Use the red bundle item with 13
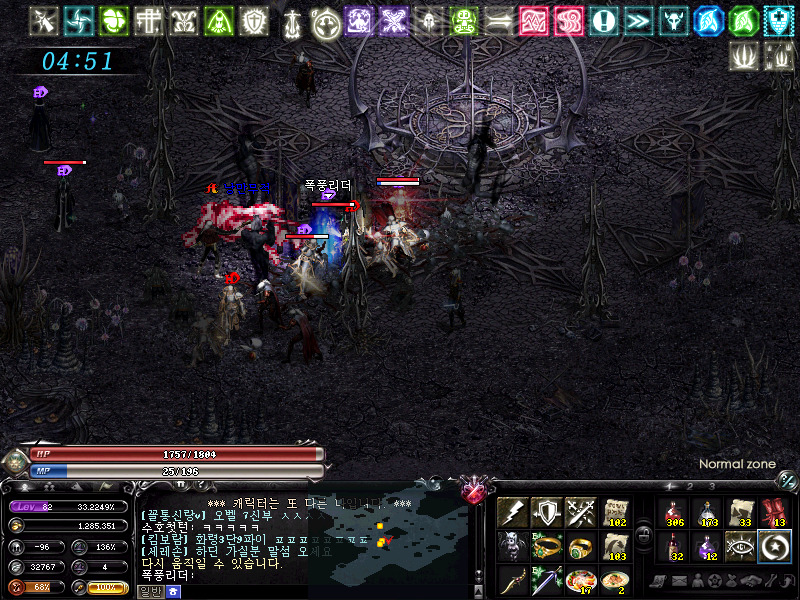The height and width of the screenshot is (600, 800). click(x=775, y=512)
